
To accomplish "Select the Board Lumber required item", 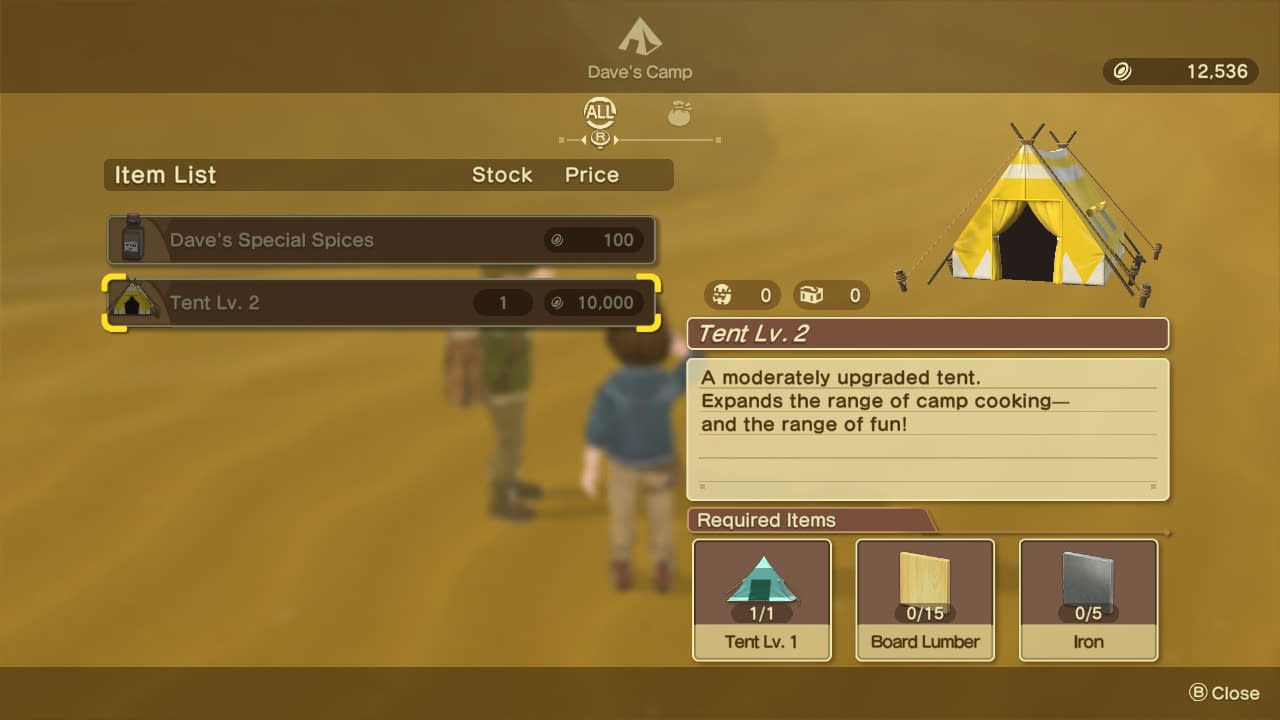I will click(x=925, y=600).
